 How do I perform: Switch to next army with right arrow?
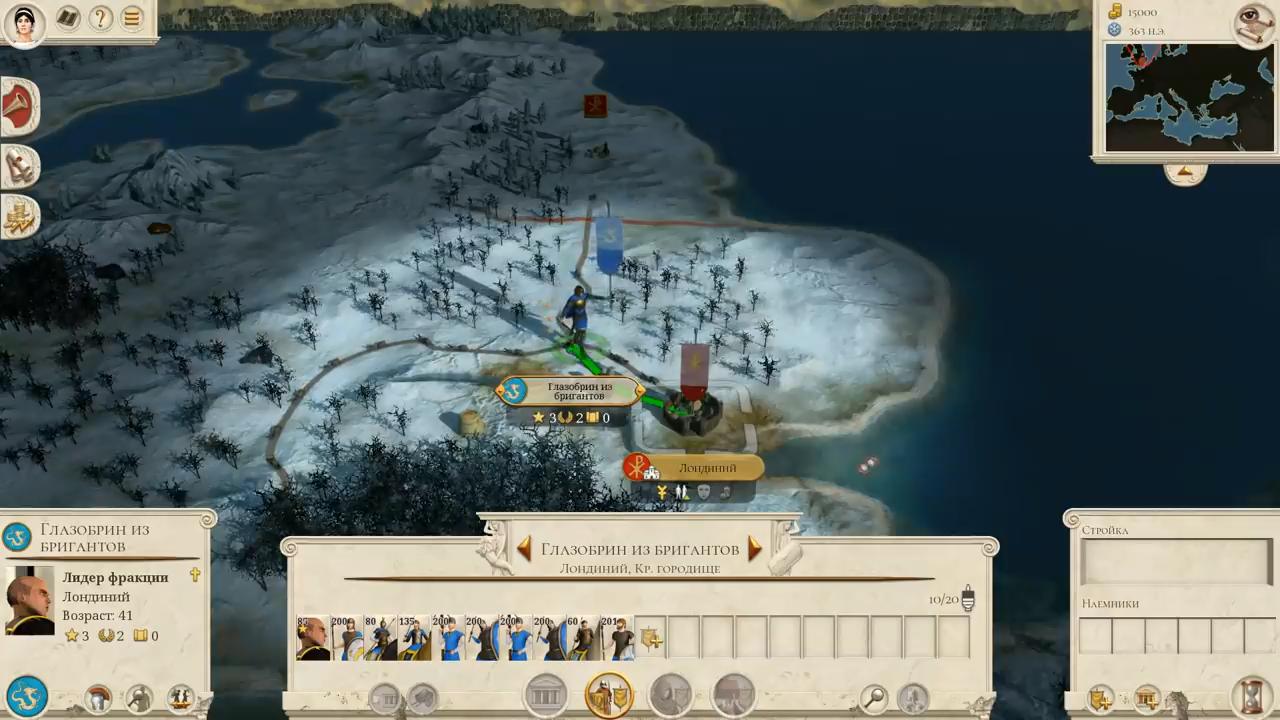coord(755,548)
